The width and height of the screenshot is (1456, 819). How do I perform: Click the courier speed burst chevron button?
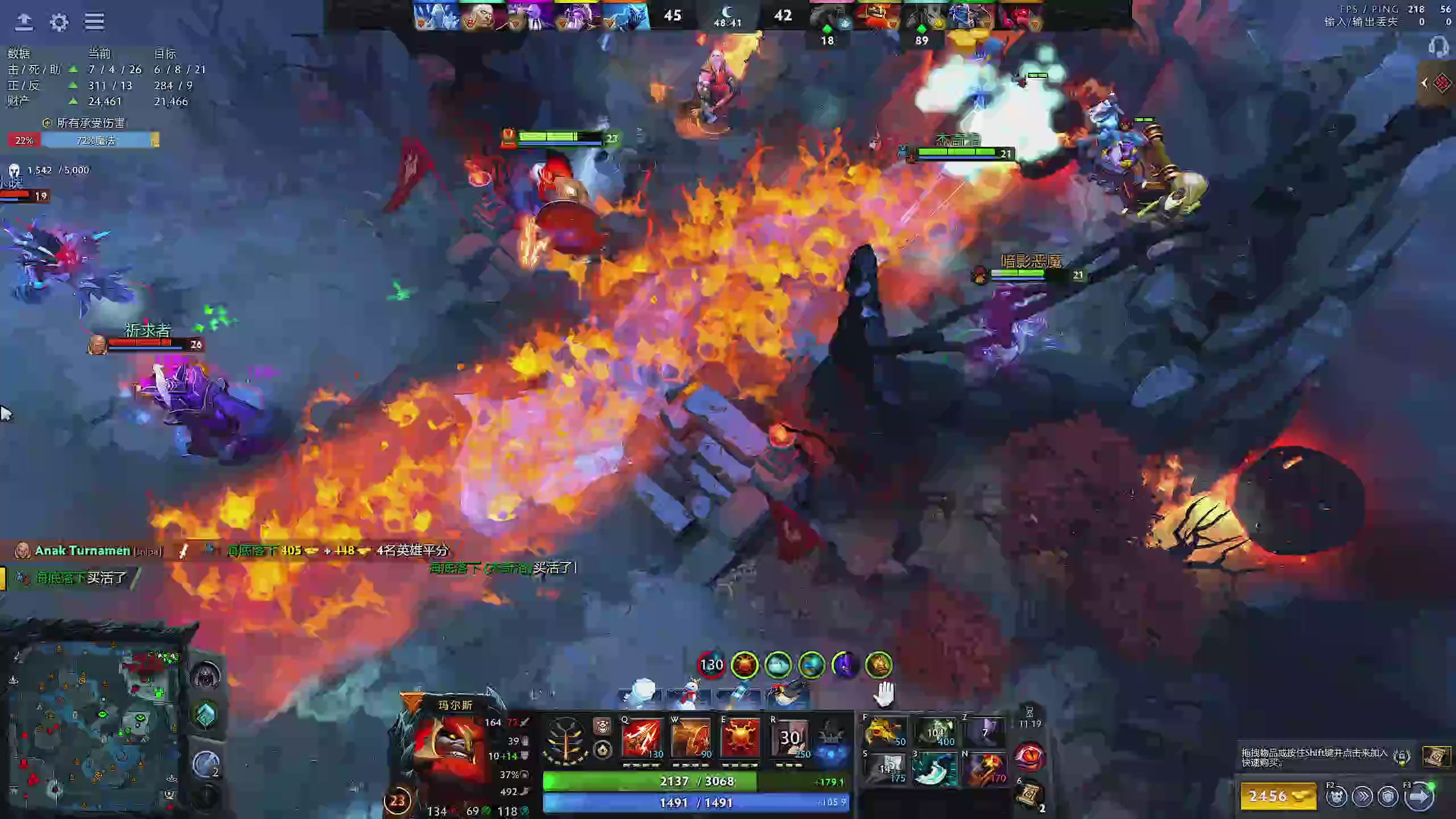click(x=1363, y=797)
